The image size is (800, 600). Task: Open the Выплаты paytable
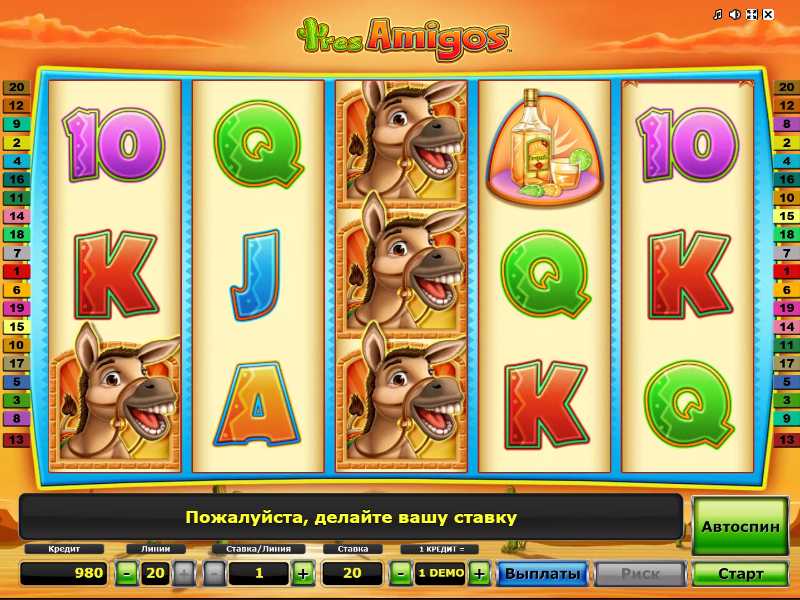tap(542, 574)
